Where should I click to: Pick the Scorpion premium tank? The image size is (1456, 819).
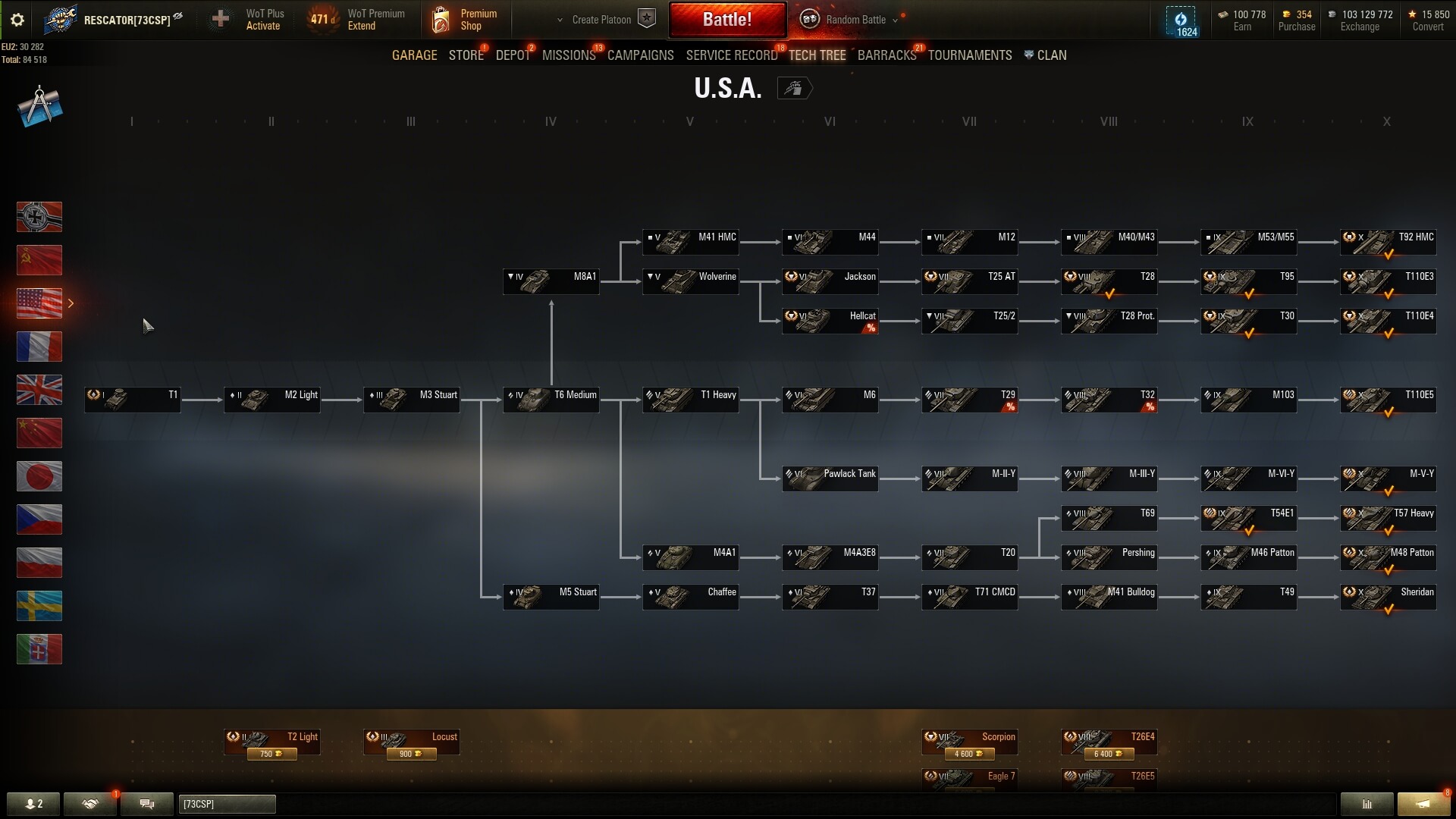click(x=970, y=742)
